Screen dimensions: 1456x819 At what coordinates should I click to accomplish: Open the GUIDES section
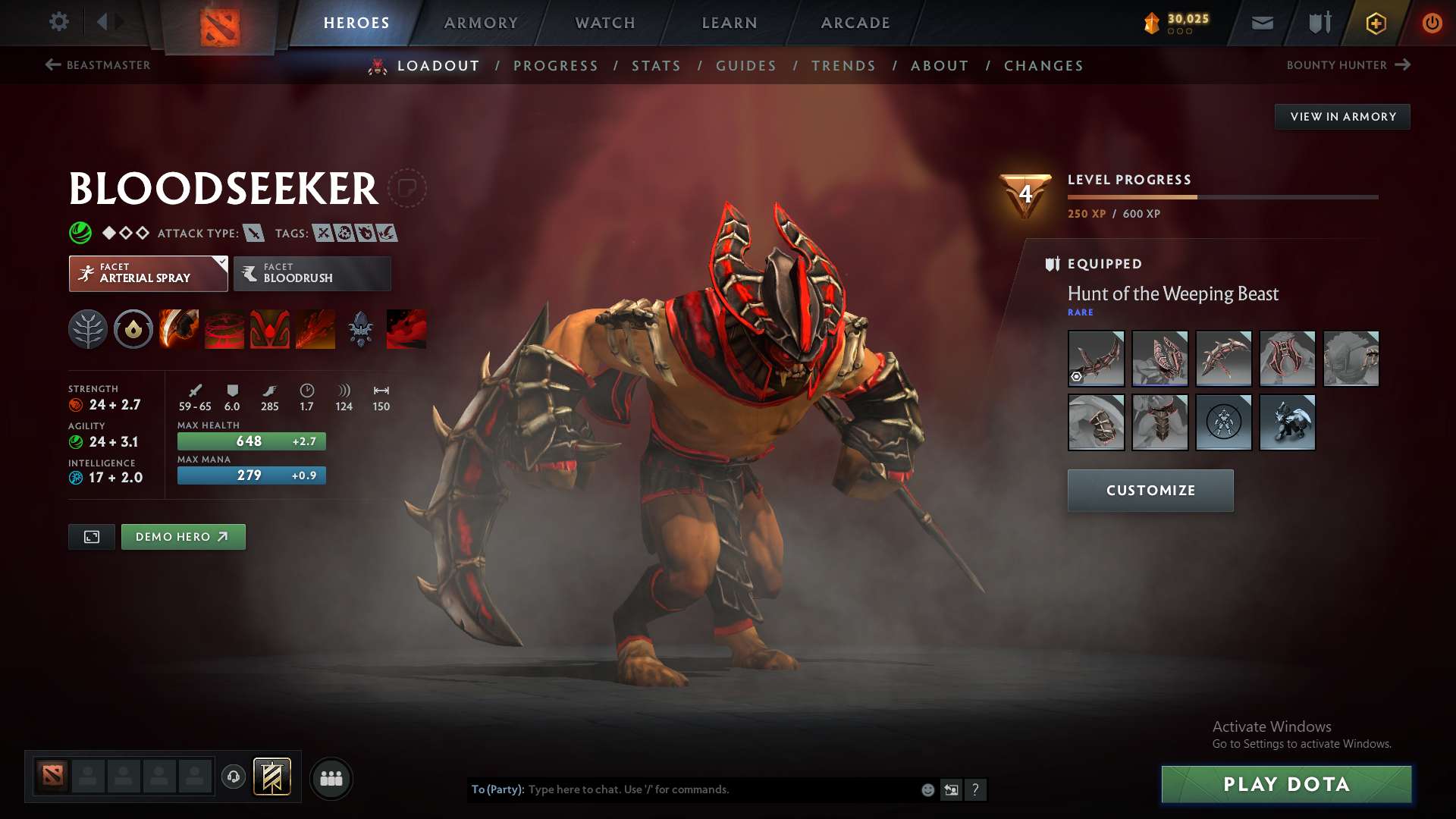point(746,66)
